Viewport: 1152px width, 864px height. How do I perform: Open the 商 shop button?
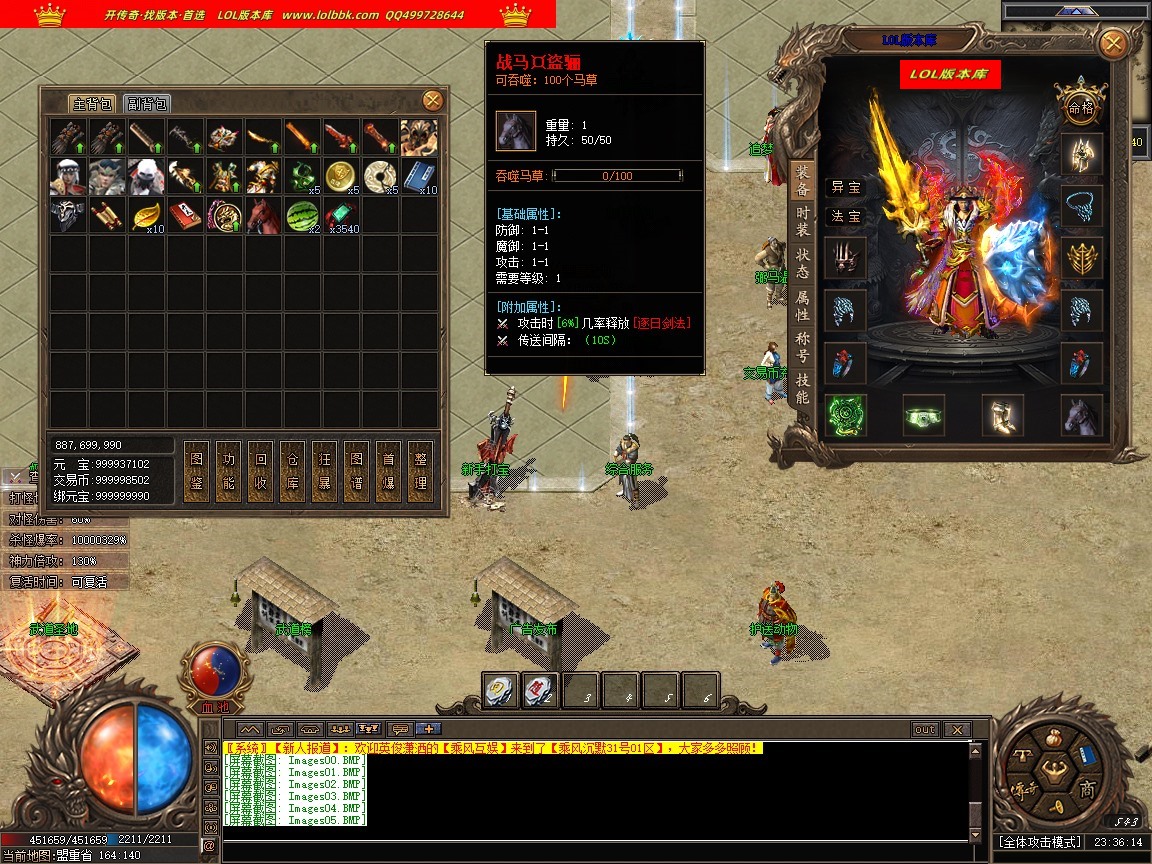tap(1087, 790)
